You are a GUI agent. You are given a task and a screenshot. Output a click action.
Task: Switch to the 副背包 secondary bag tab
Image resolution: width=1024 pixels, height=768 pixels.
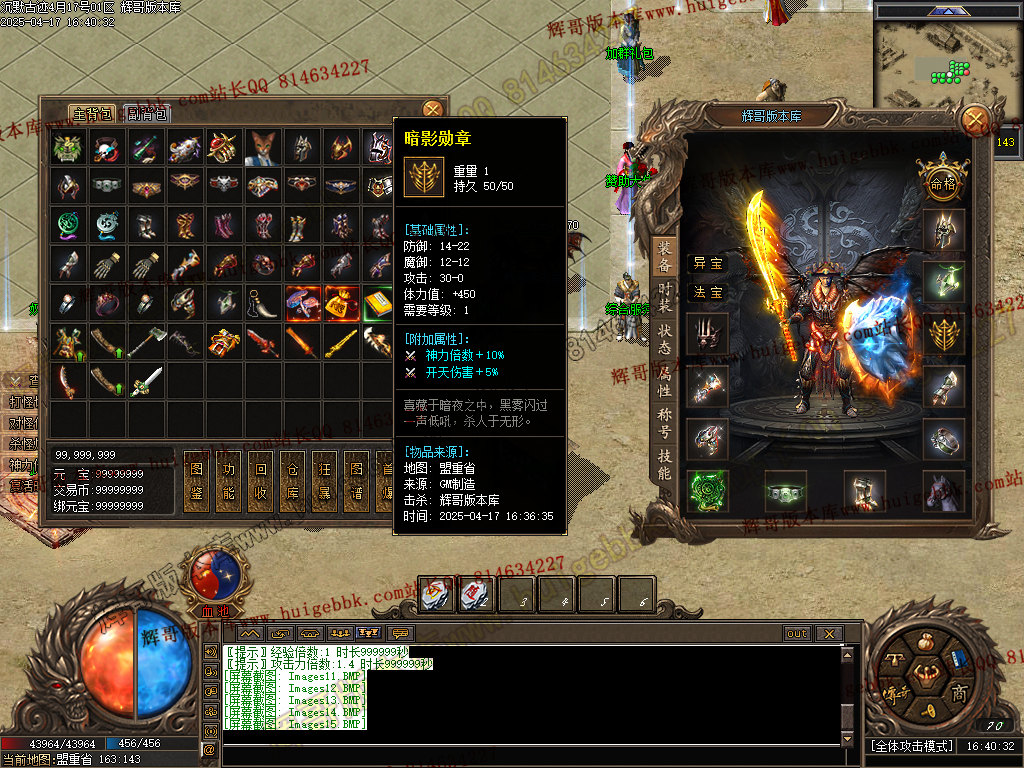tap(146, 113)
